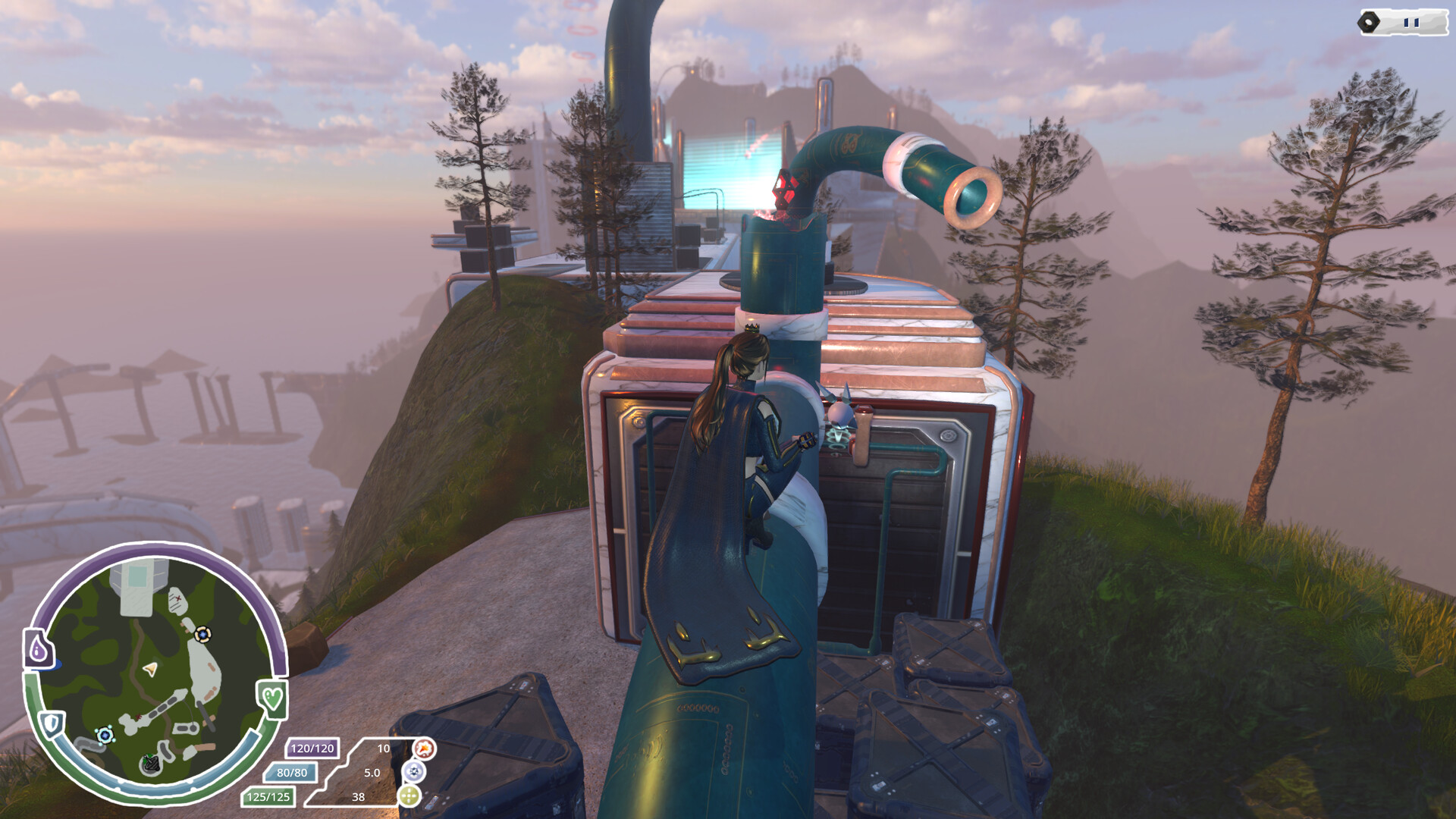Select the green crosshair accuracy icon
Image resolution: width=1456 pixels, height=819 pixels.
[x=409, y=795]
